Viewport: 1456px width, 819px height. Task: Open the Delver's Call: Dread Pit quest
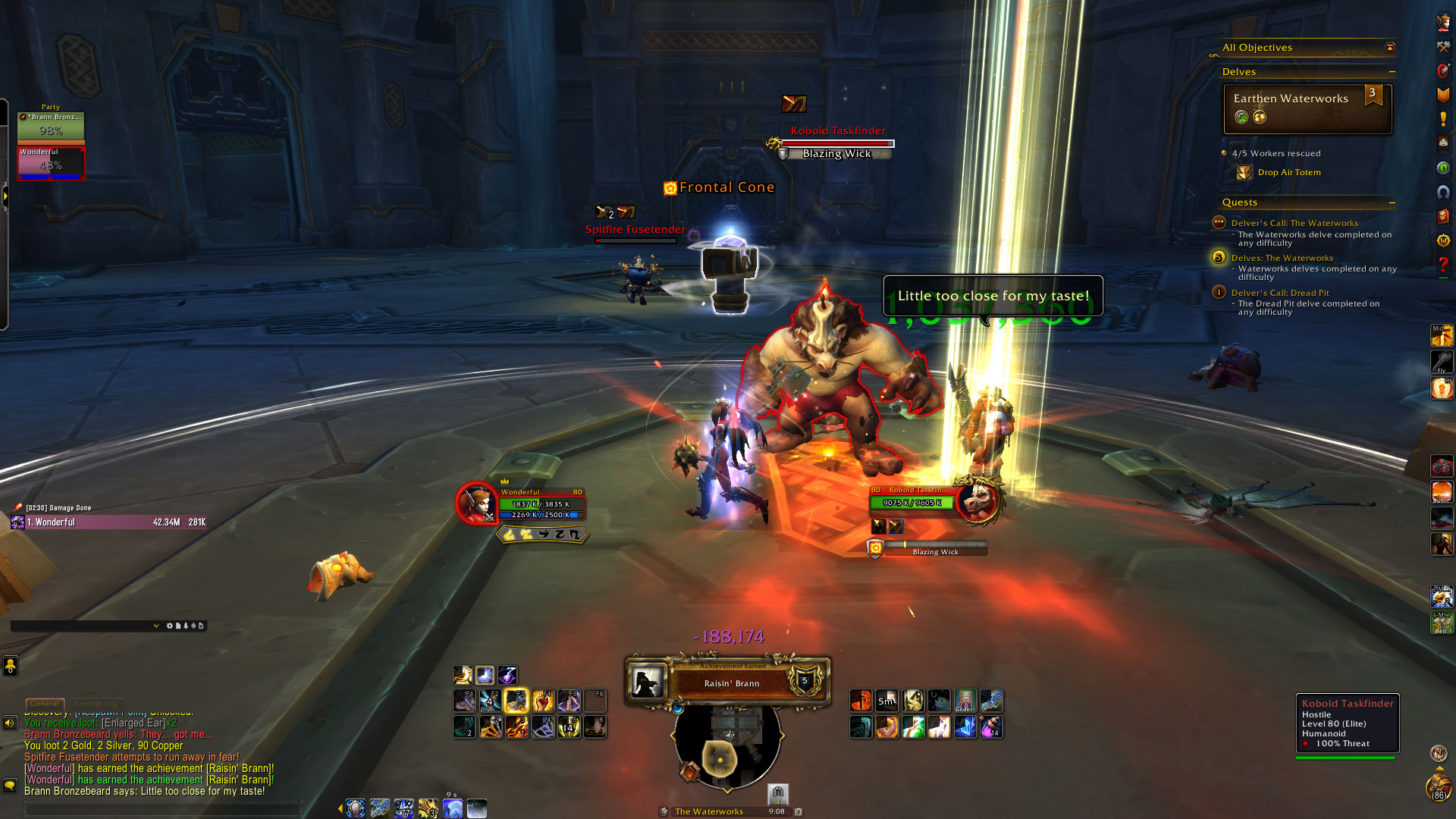pos(1280,293)
